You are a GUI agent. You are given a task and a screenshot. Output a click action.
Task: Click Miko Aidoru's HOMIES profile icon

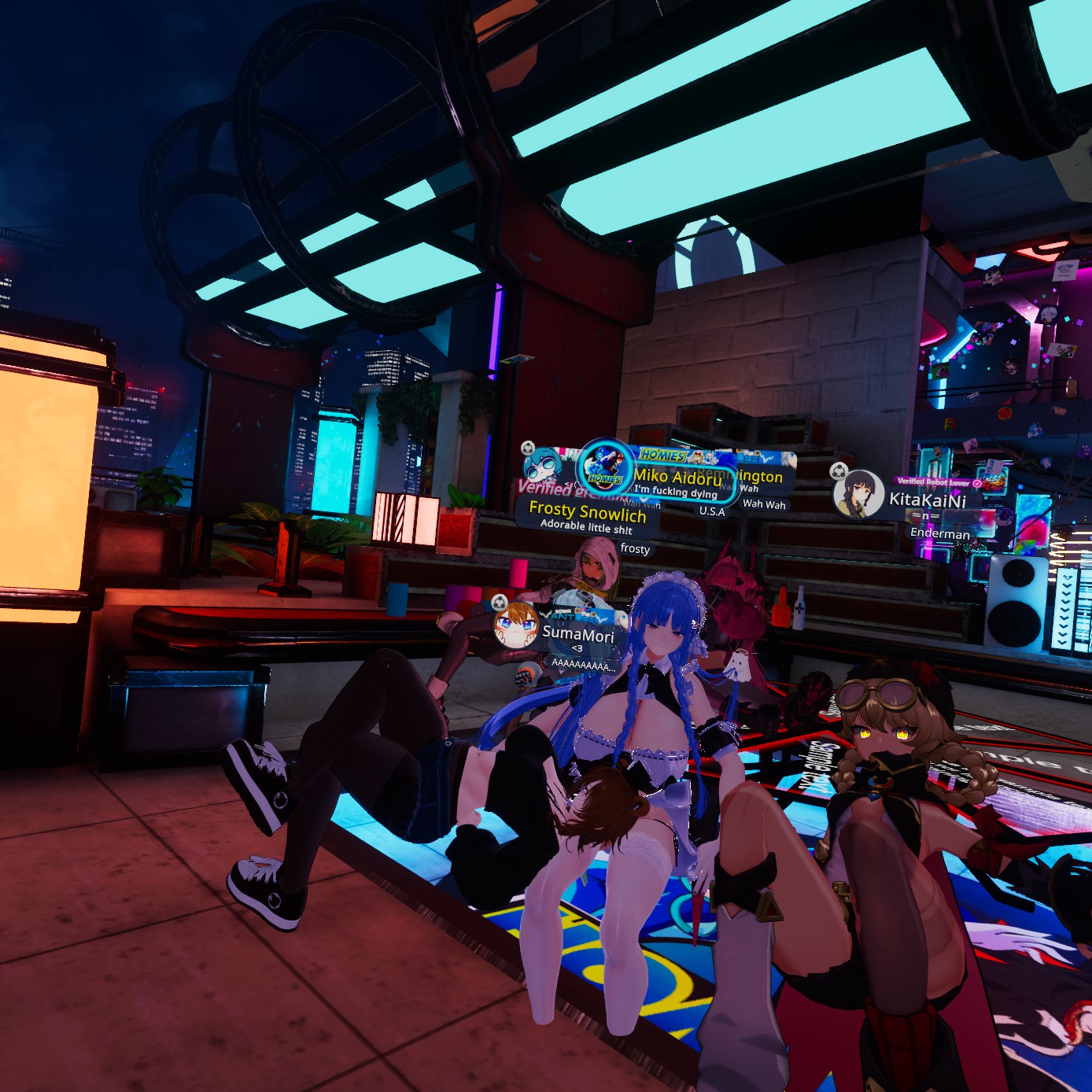(605, 467)
